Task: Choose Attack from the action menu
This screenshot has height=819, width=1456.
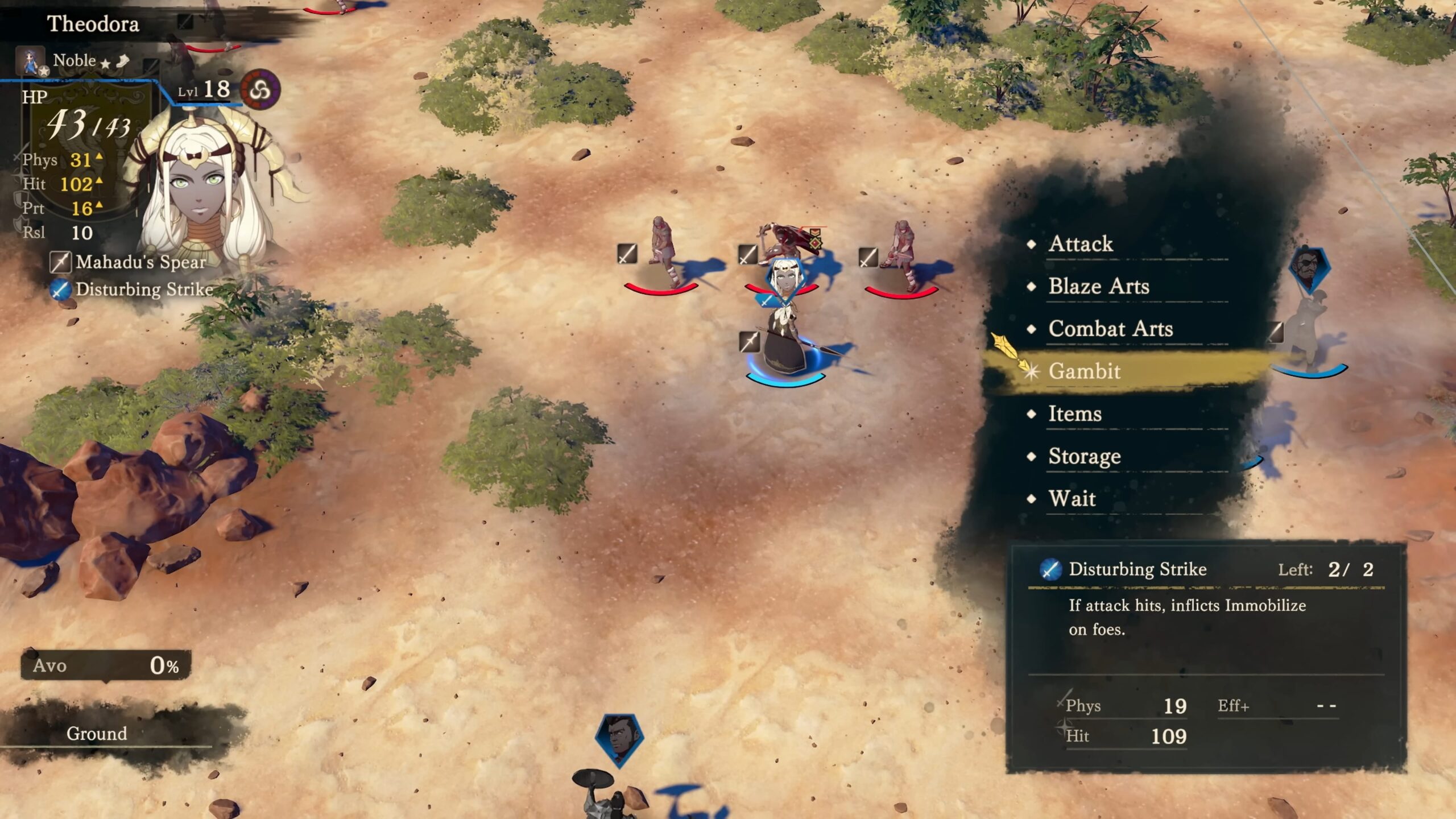Action: point(1081,244)
